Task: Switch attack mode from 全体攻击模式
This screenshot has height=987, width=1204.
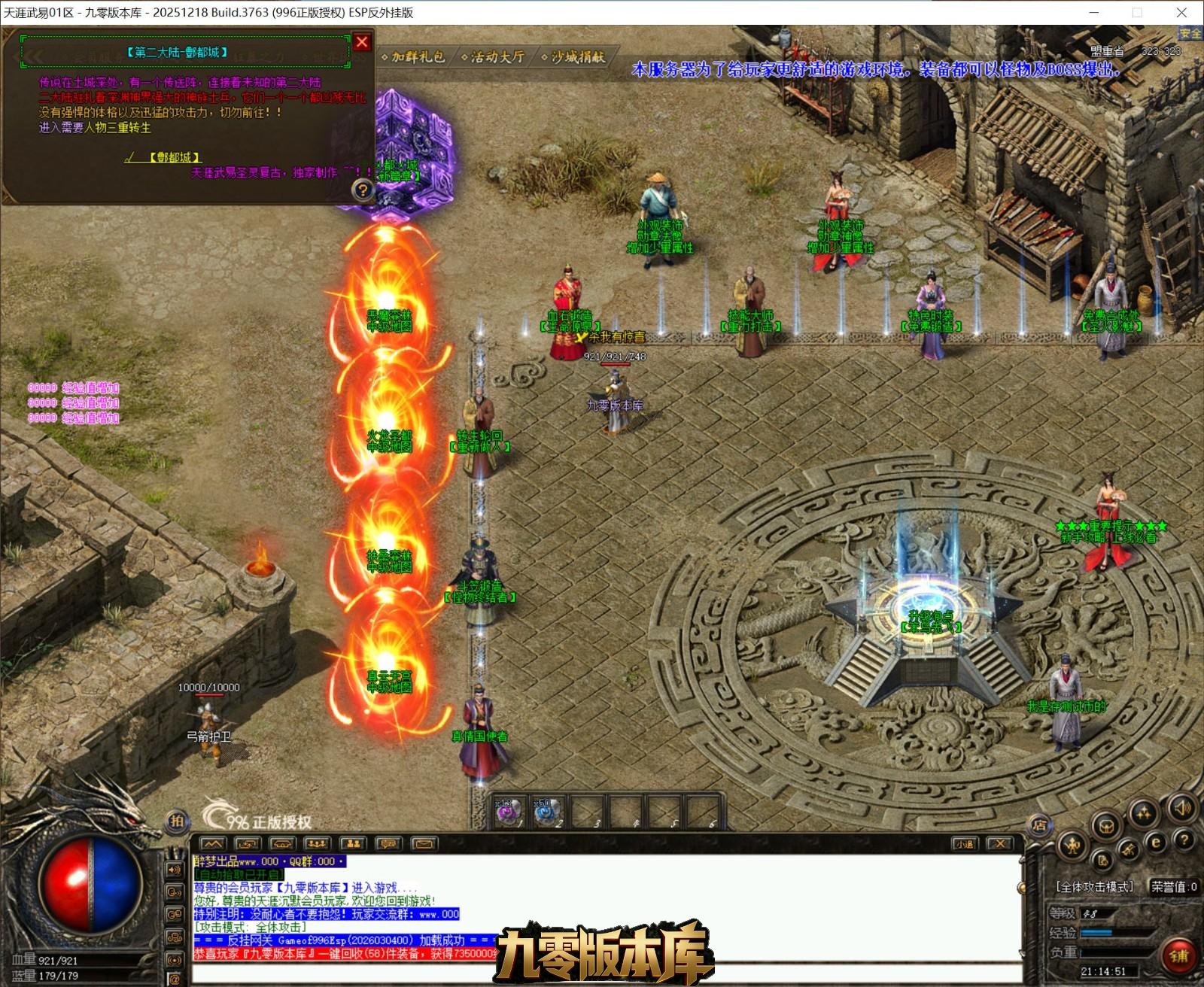Action: pyautogui.click(x=1095, y=887)
